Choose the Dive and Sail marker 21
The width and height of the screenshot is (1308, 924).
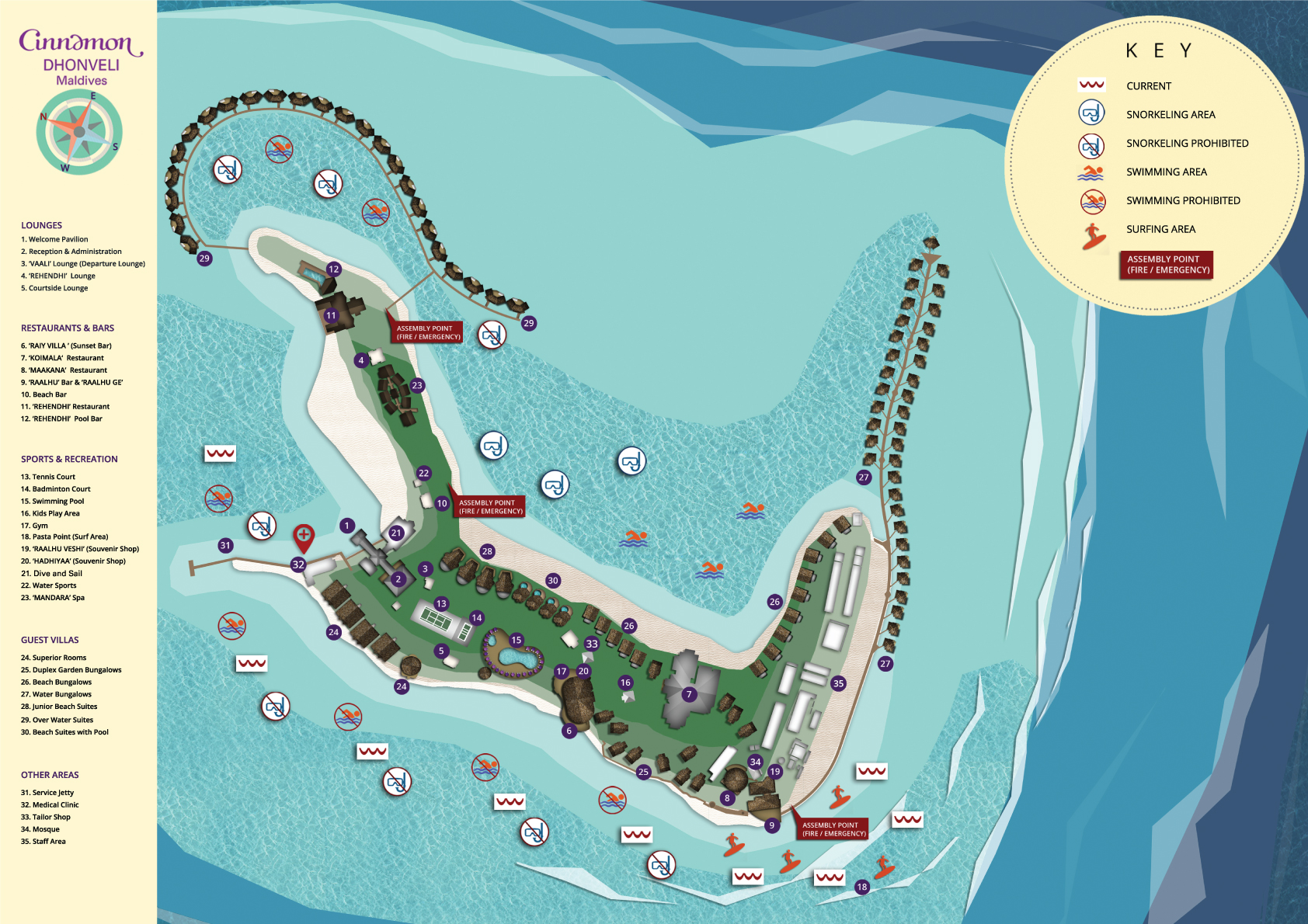pyautogui.click(x=396, y=533)
